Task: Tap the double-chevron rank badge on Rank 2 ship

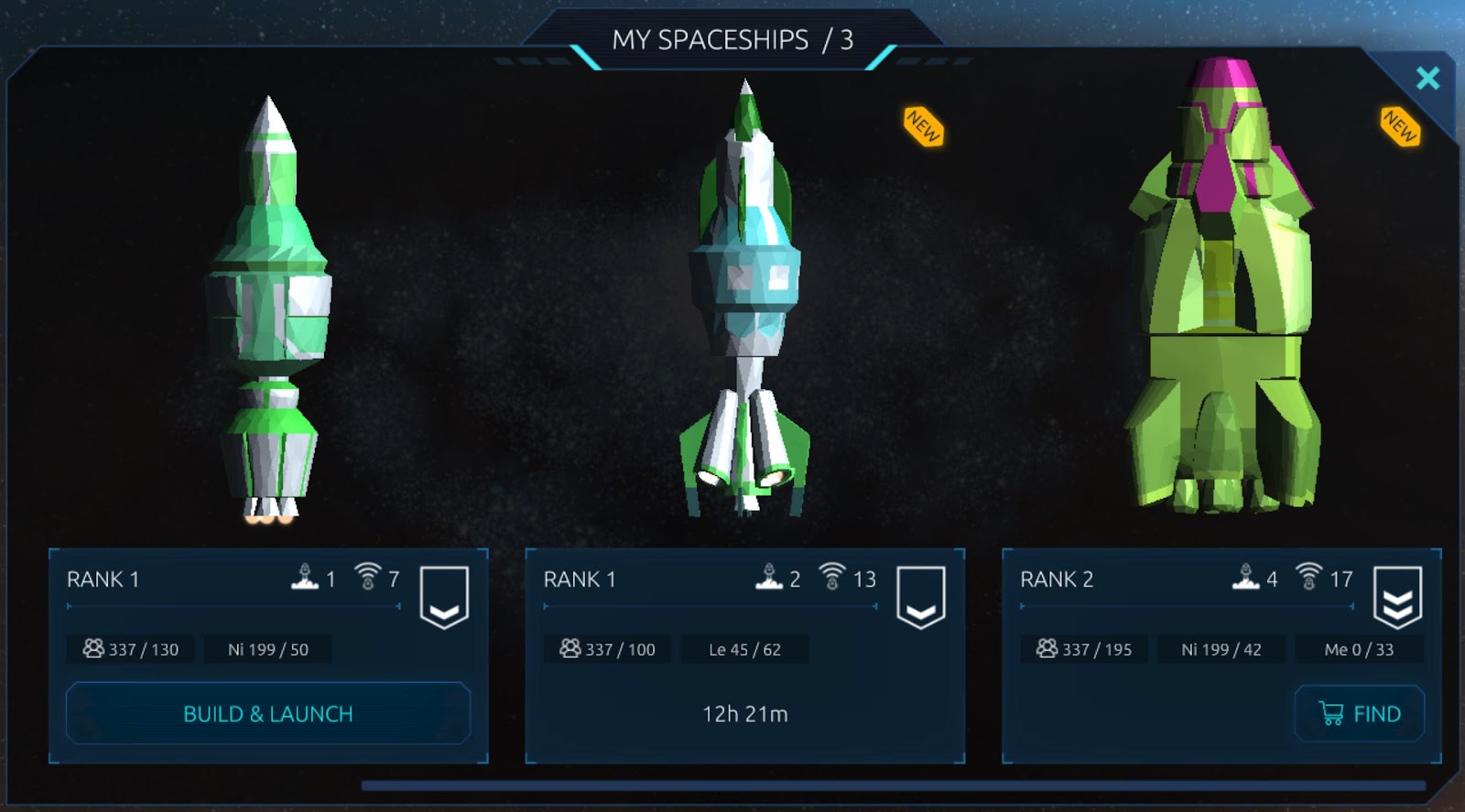Action: point(1397,597)
